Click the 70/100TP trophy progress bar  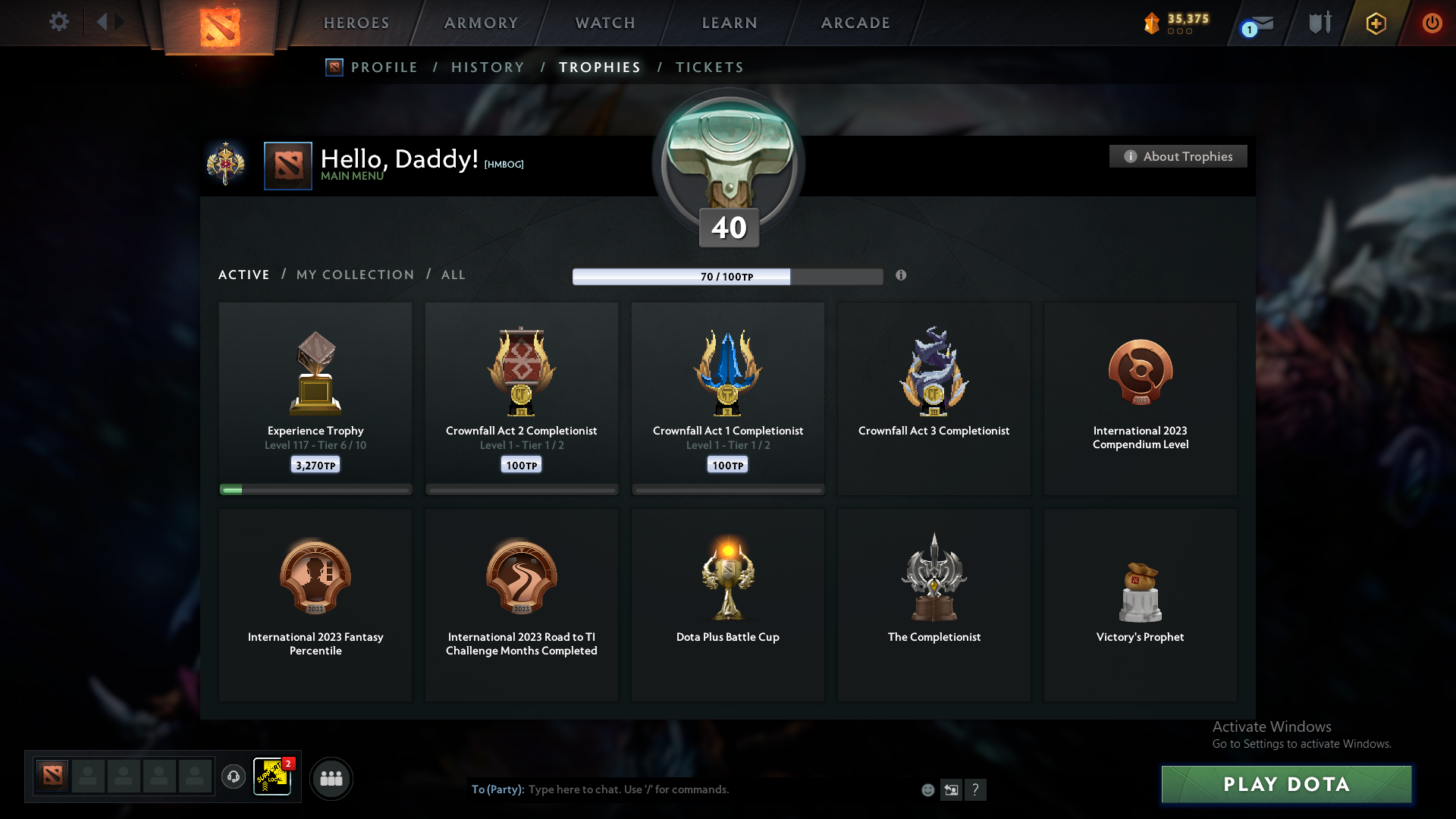[728, 276]
